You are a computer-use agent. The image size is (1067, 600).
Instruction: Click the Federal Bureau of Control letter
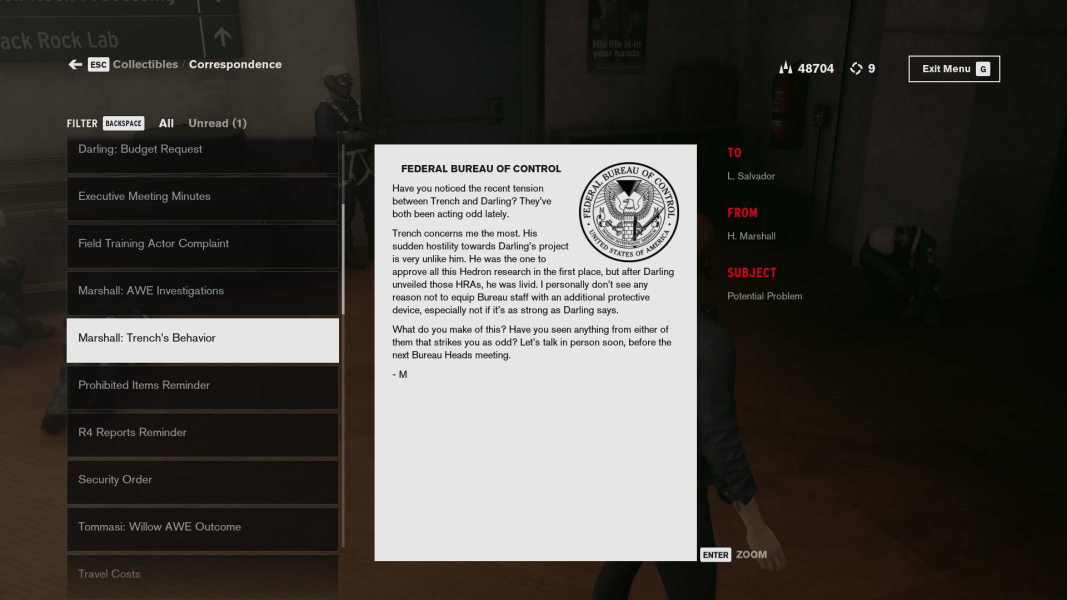coord(535,352)
